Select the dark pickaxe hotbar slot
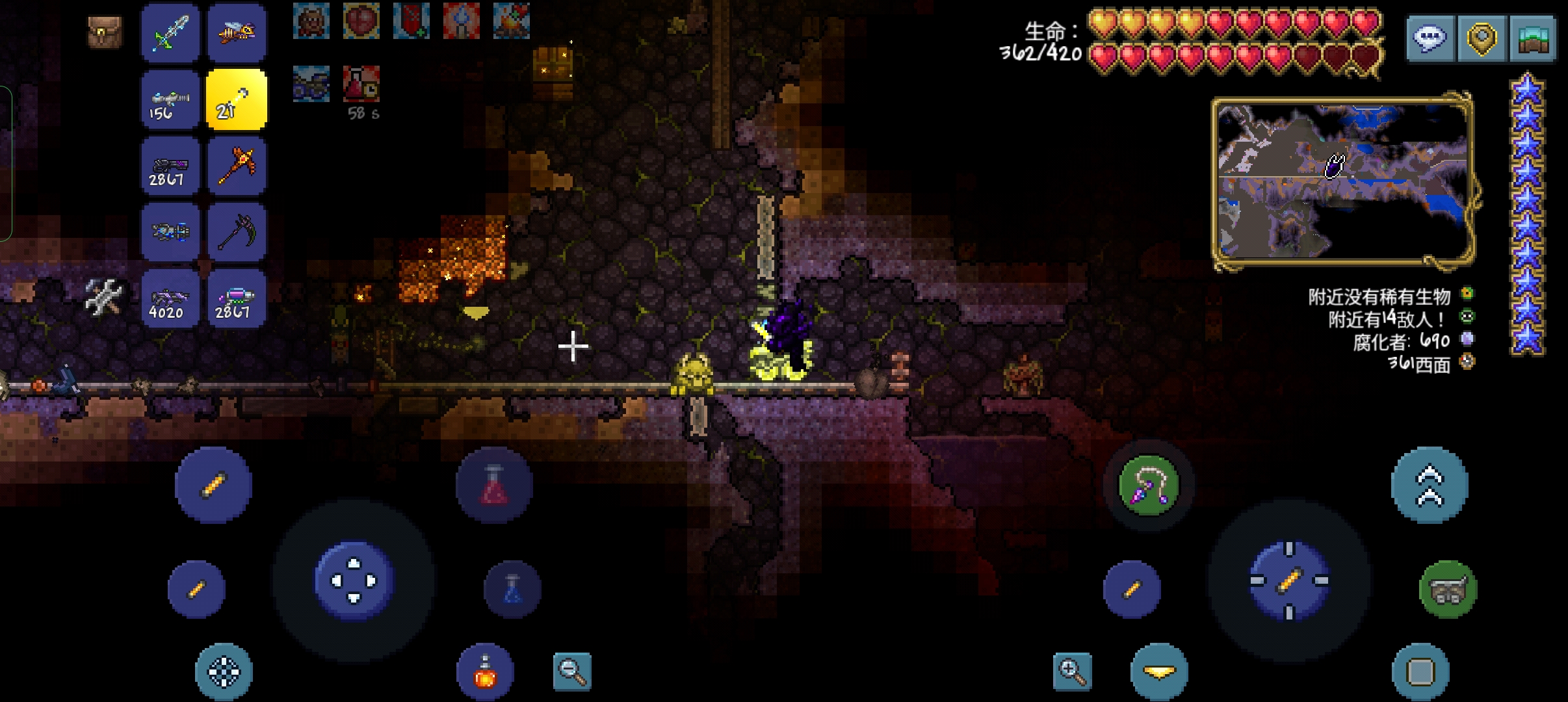This screenshot has height=702, width=1568. 237,233
